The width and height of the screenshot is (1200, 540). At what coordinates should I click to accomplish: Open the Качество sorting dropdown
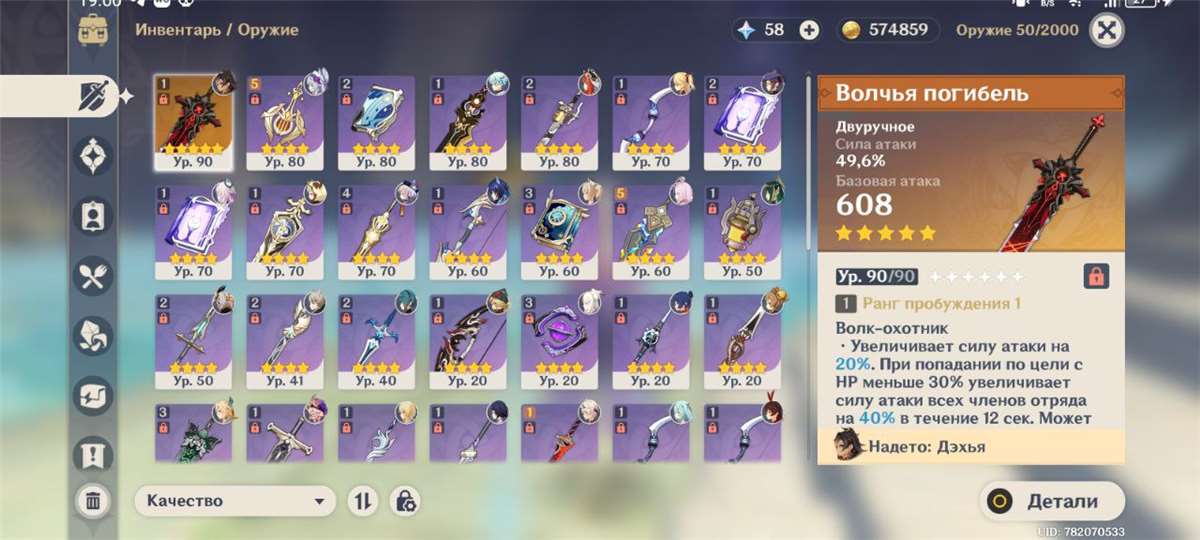(235, 501)
